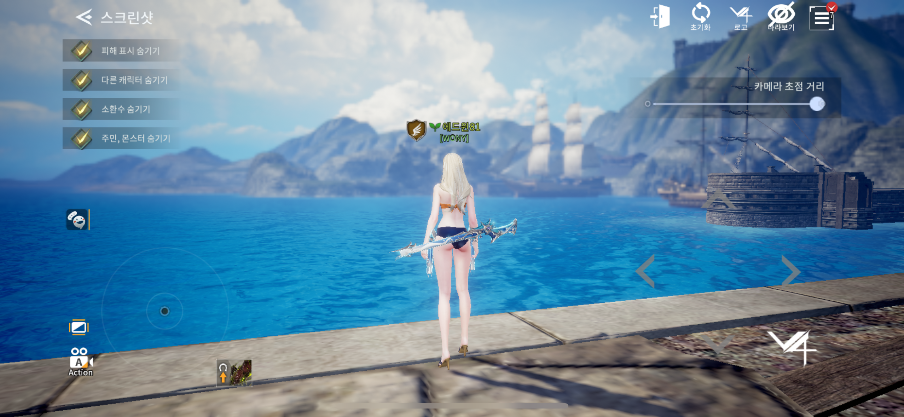
Task: Toggle the 피해 표시 숨기기 checkbox
Action: coord(79,50)
